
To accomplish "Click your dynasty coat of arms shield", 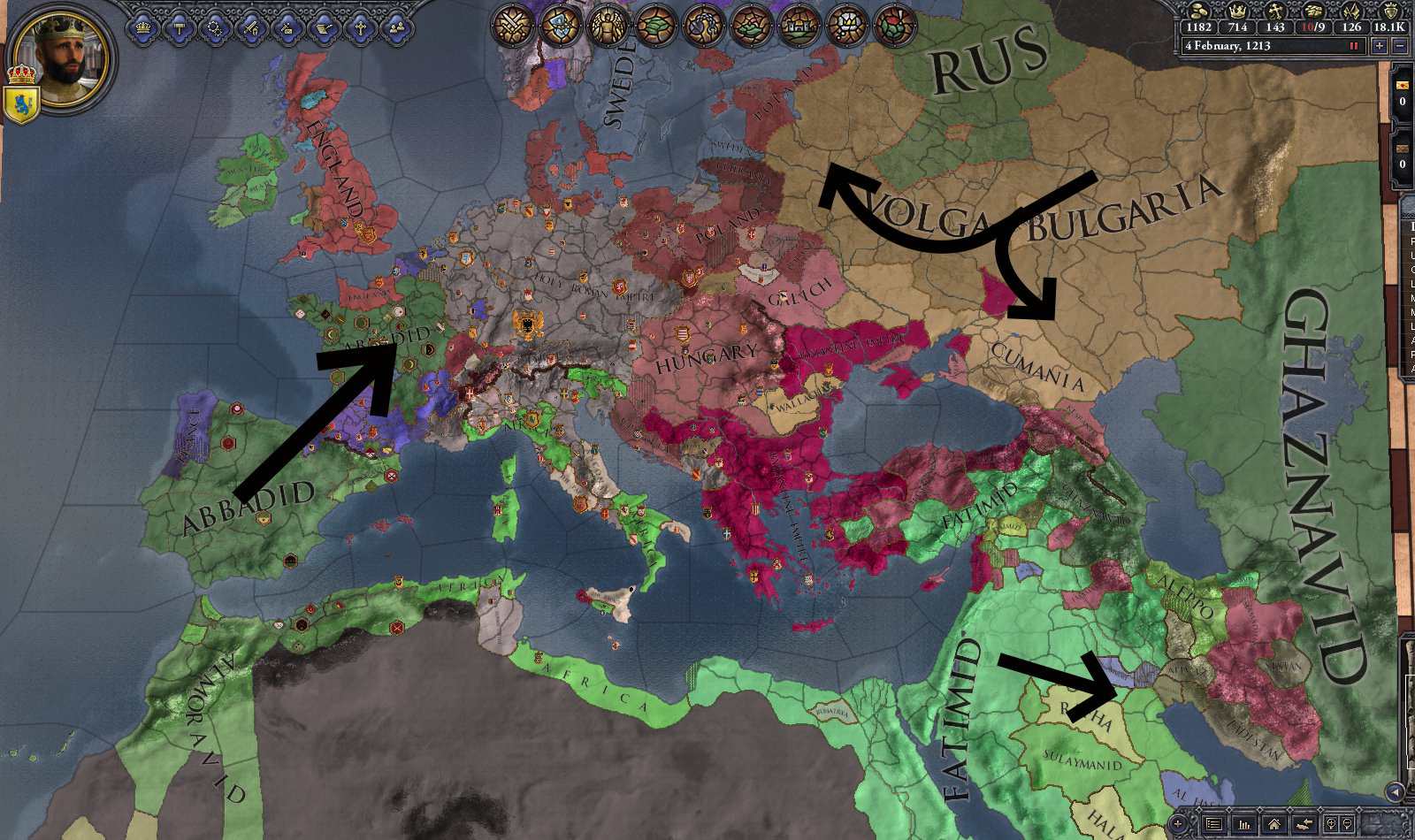I will click(x=24, y=102).
